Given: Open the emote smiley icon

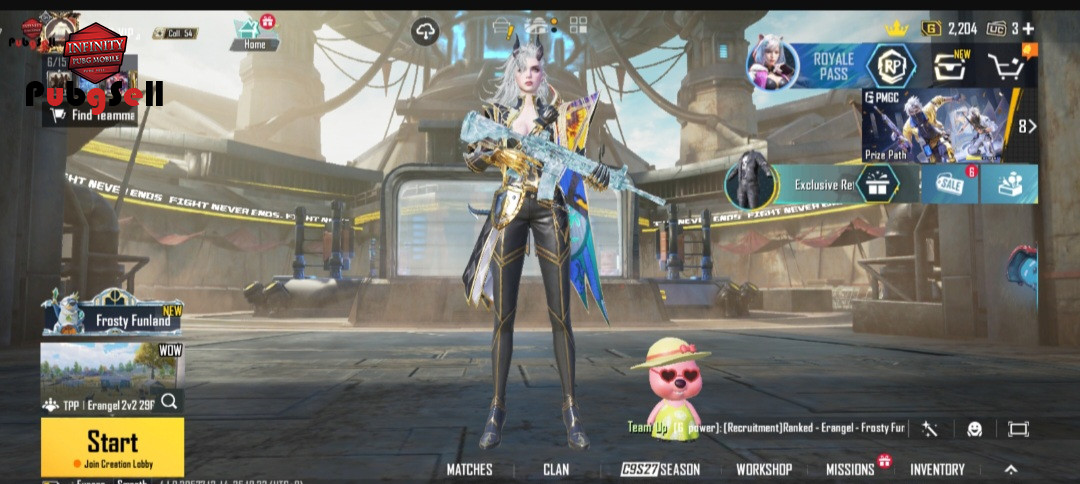Looking at the screenshot, I should click(974, 429).
